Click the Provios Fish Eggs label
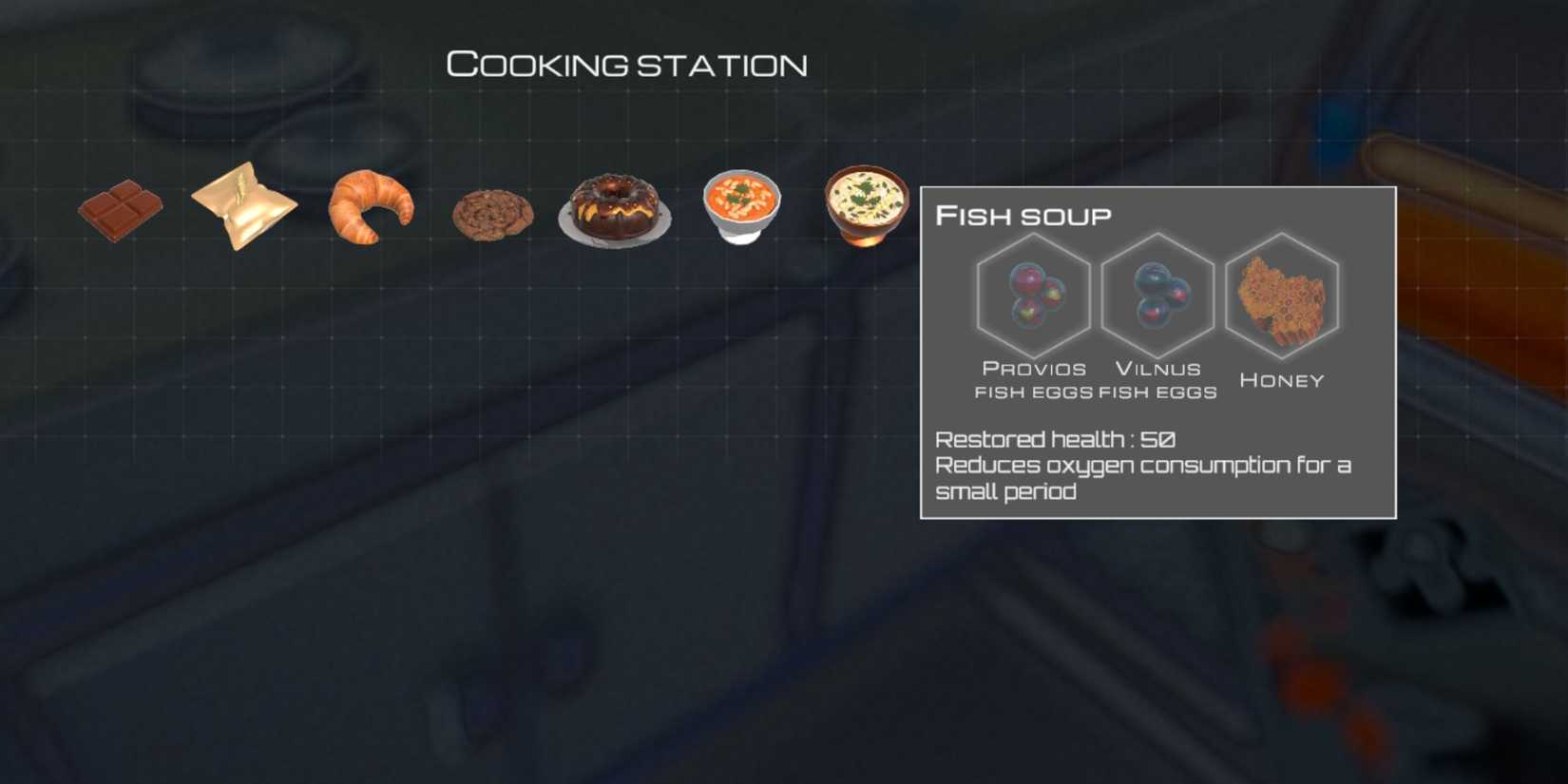Viewport: 1568px width, 784px height. [x=1033, y=380]
